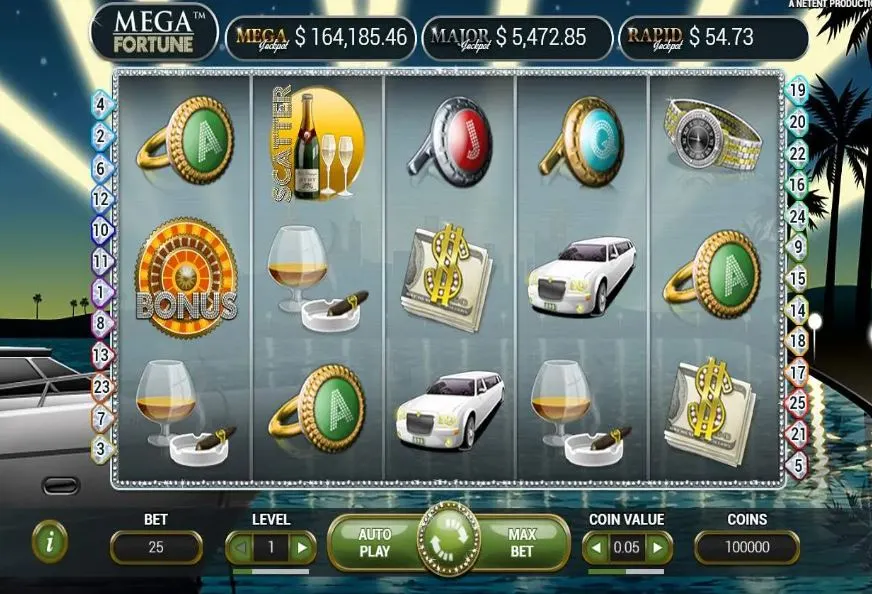Viewport: 872px width, 594px height.
Task: Show payline 24 marker
Action: click(797, 215)
